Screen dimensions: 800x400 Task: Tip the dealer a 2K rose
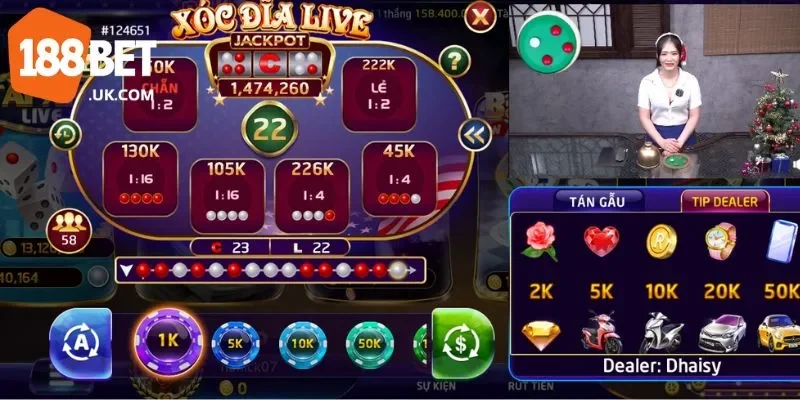(x=540, y=256)
